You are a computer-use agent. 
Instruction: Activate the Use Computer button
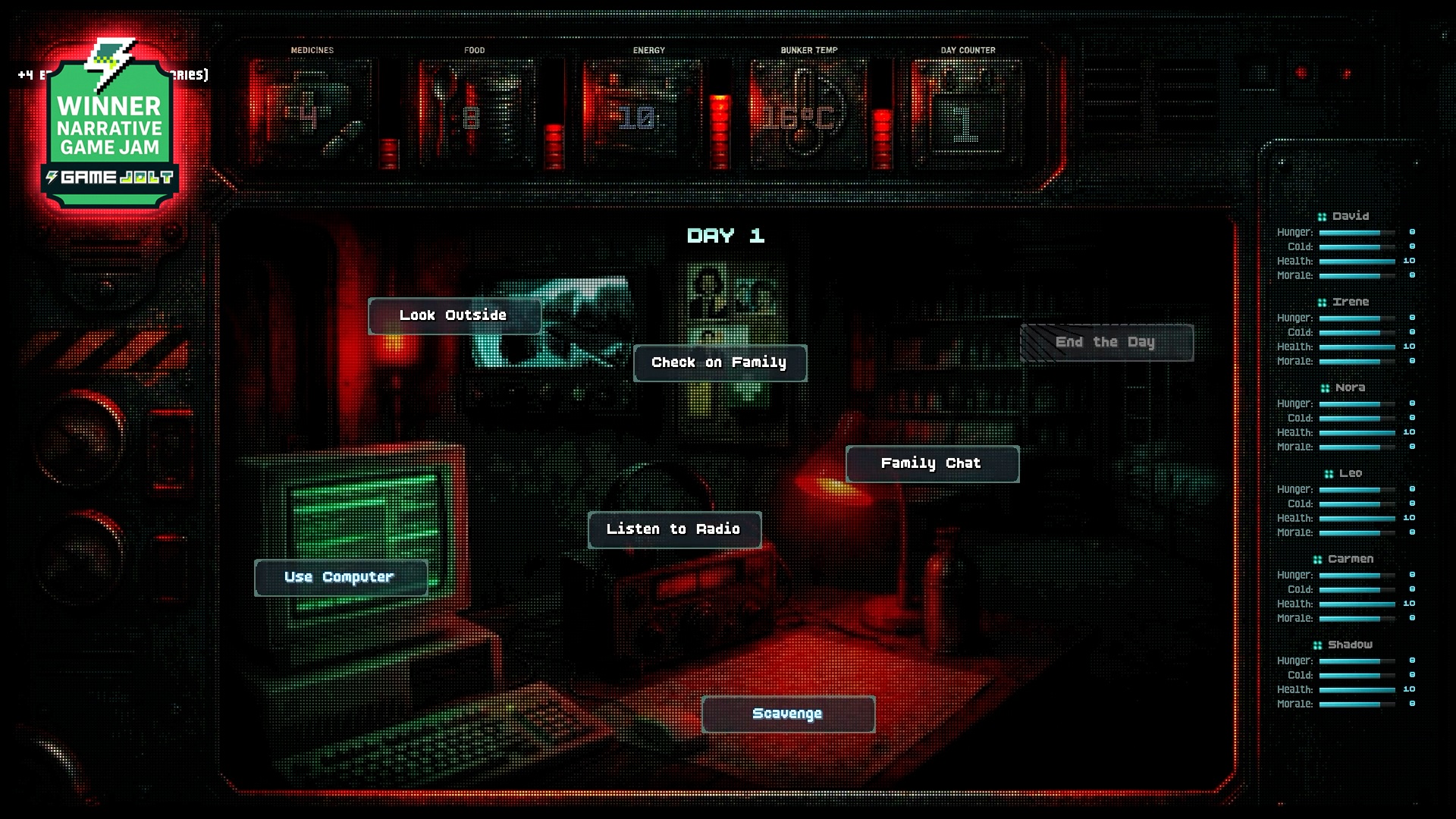tap(340, 577)
